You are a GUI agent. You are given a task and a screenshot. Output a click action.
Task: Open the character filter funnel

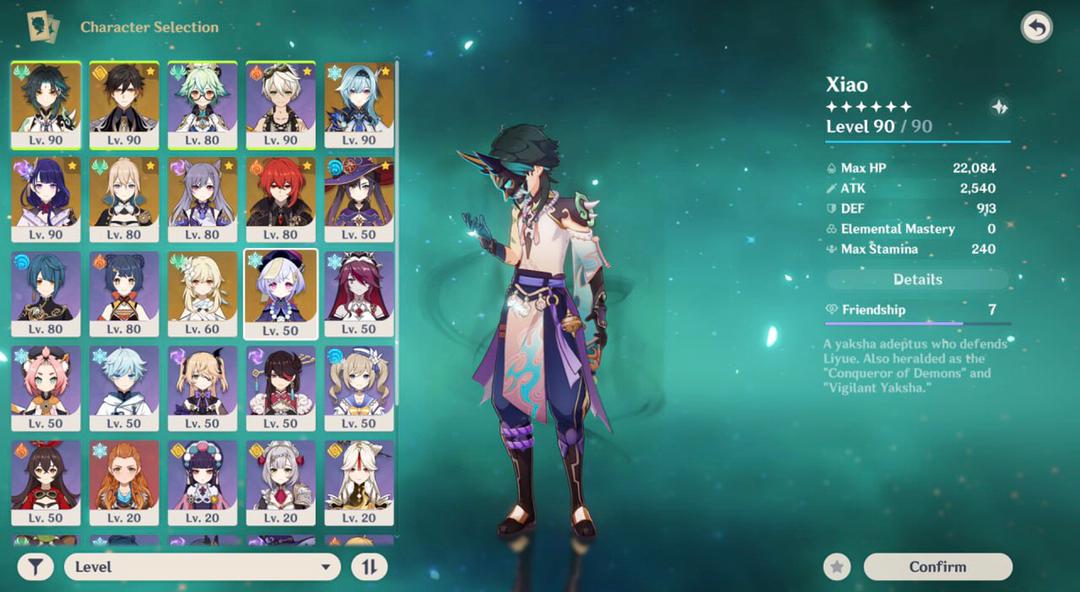click(x=35, y=567)
